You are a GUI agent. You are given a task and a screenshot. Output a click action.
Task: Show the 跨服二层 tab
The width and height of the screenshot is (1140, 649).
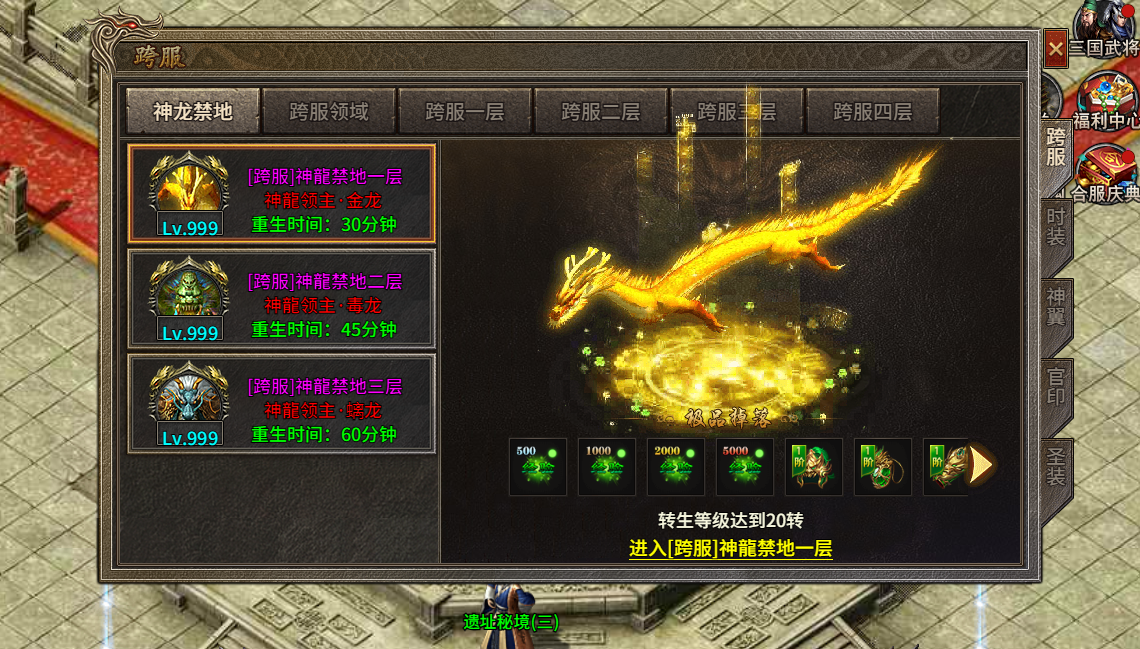601,111
